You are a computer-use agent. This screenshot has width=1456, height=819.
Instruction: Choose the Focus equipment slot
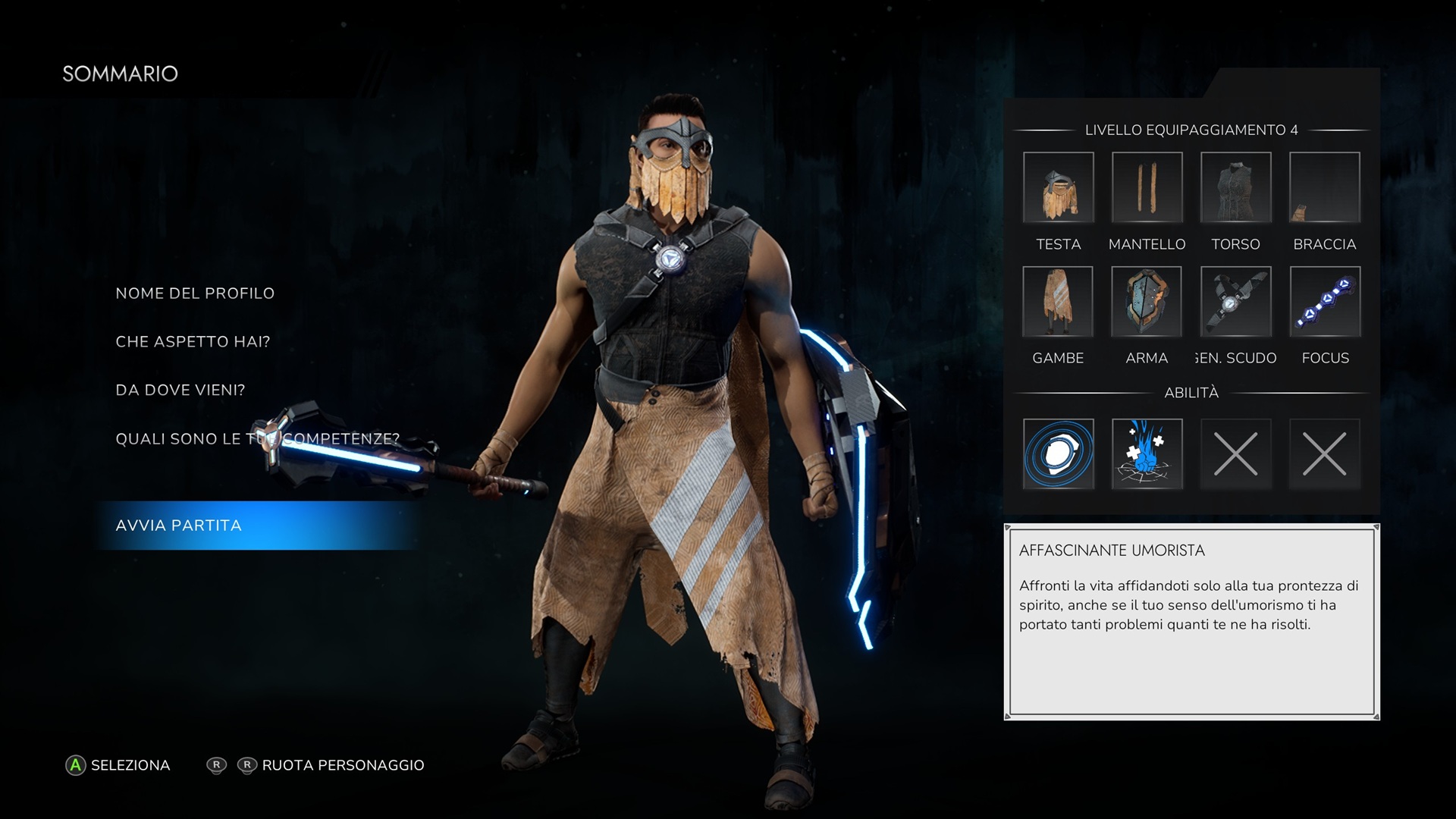pyautogui.click(x=1324, y=302)
